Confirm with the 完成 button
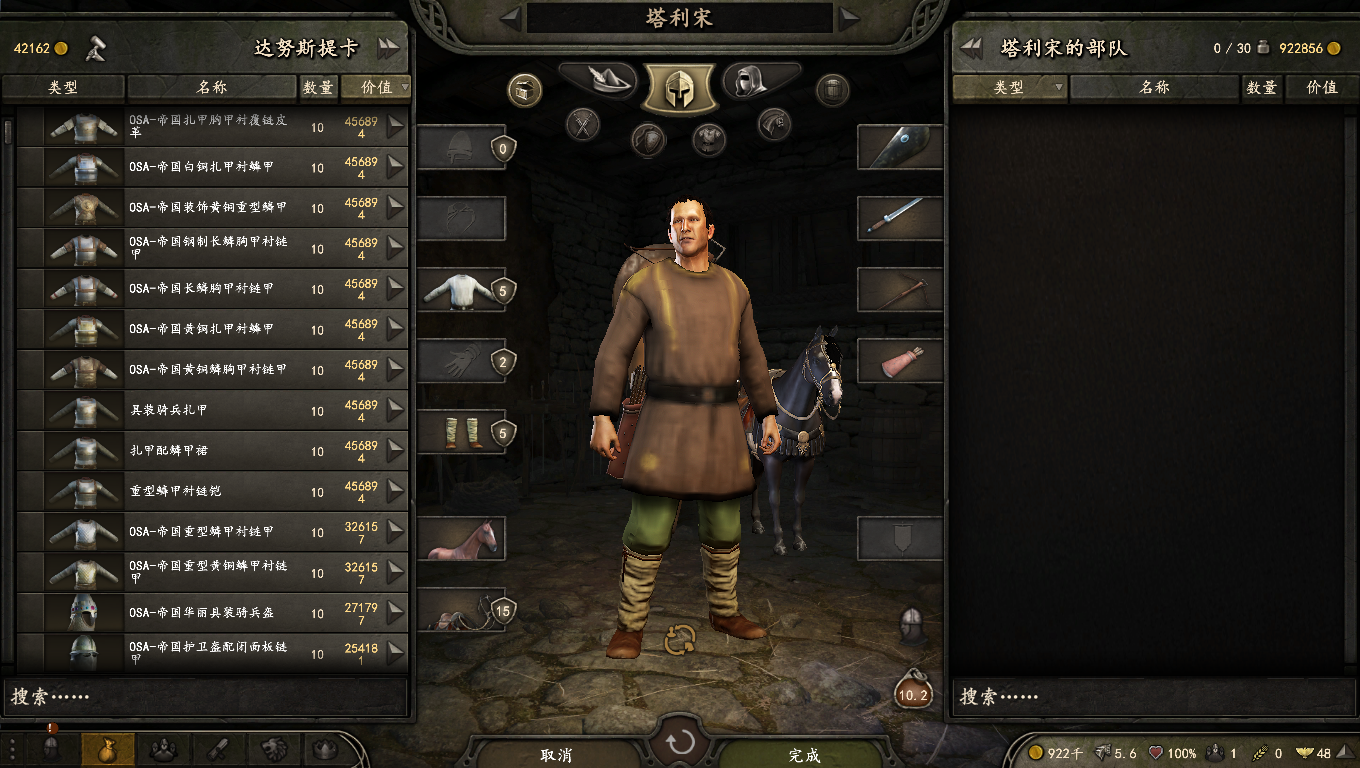This screenshot has height=768, width=1360. pyautogui.click(x=804, y=755)
